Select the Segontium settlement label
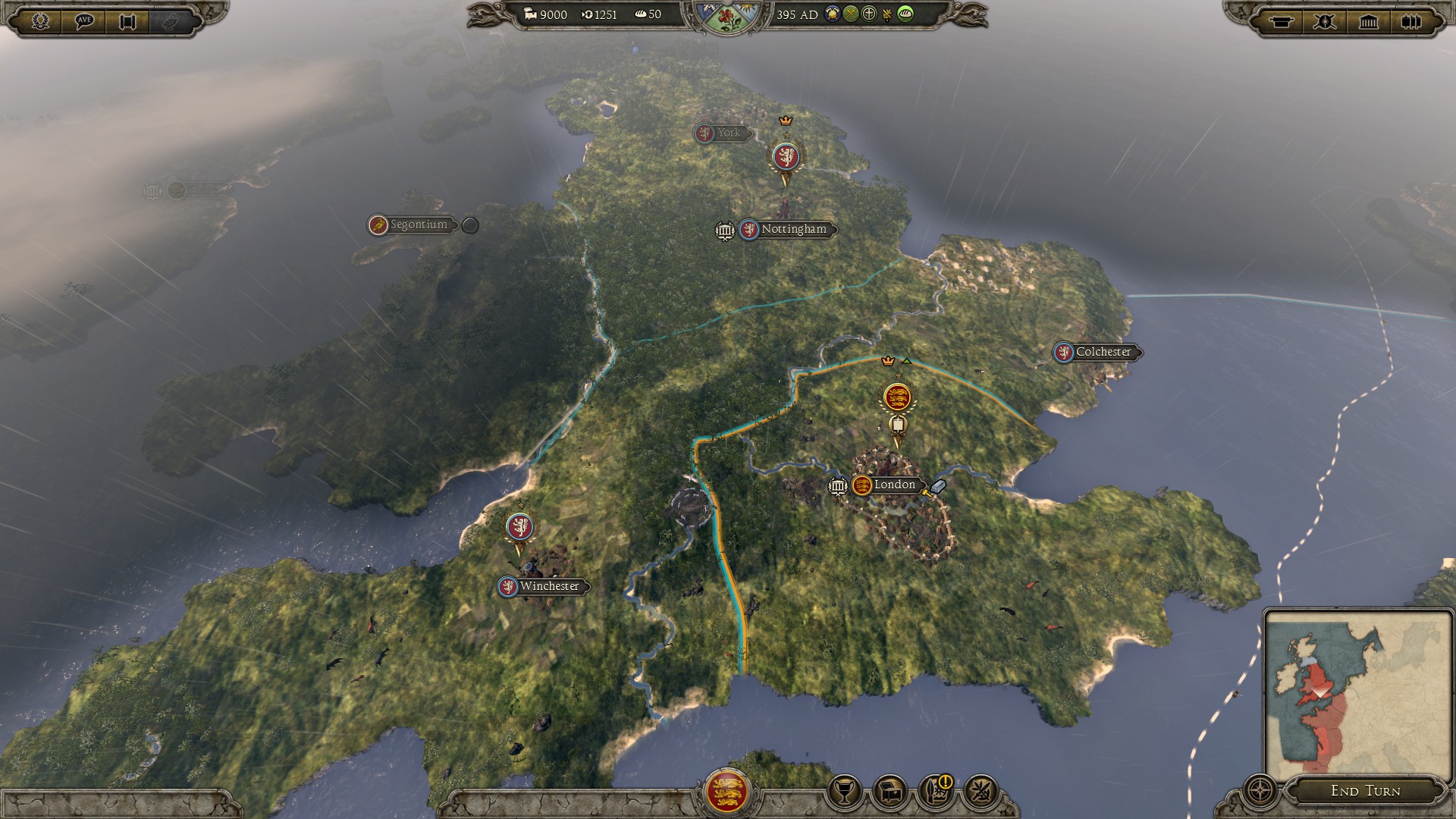This screenshot has height=819, width=1456. (419, 224)
